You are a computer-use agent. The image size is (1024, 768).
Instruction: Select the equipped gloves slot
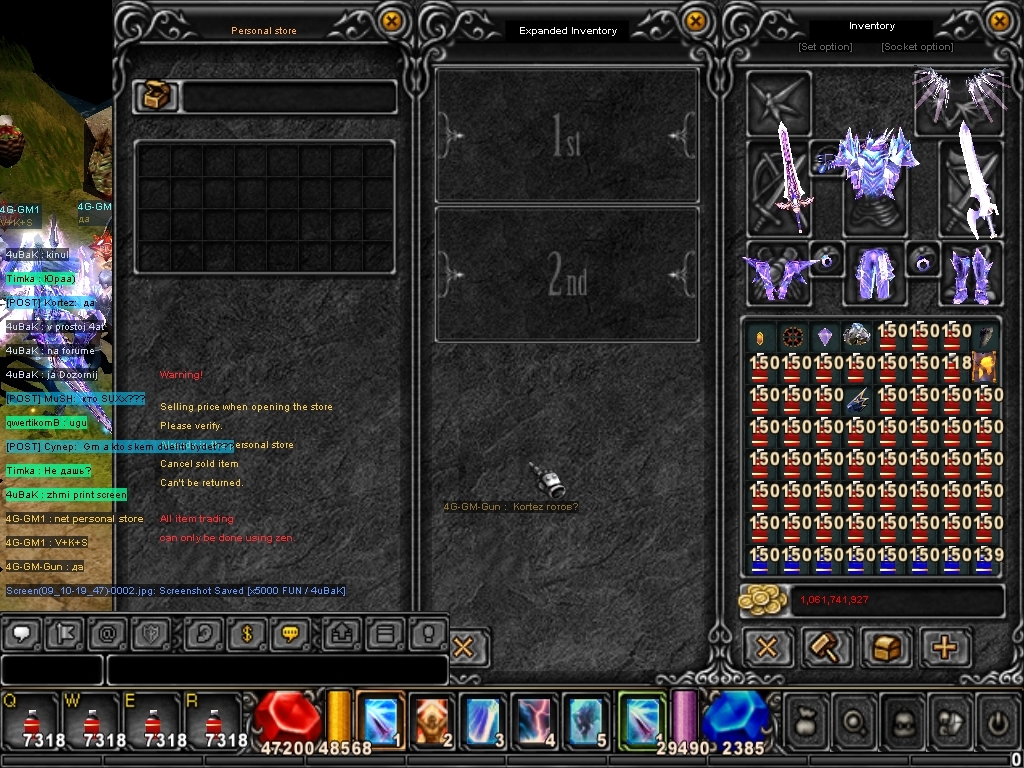click(776, 274)
